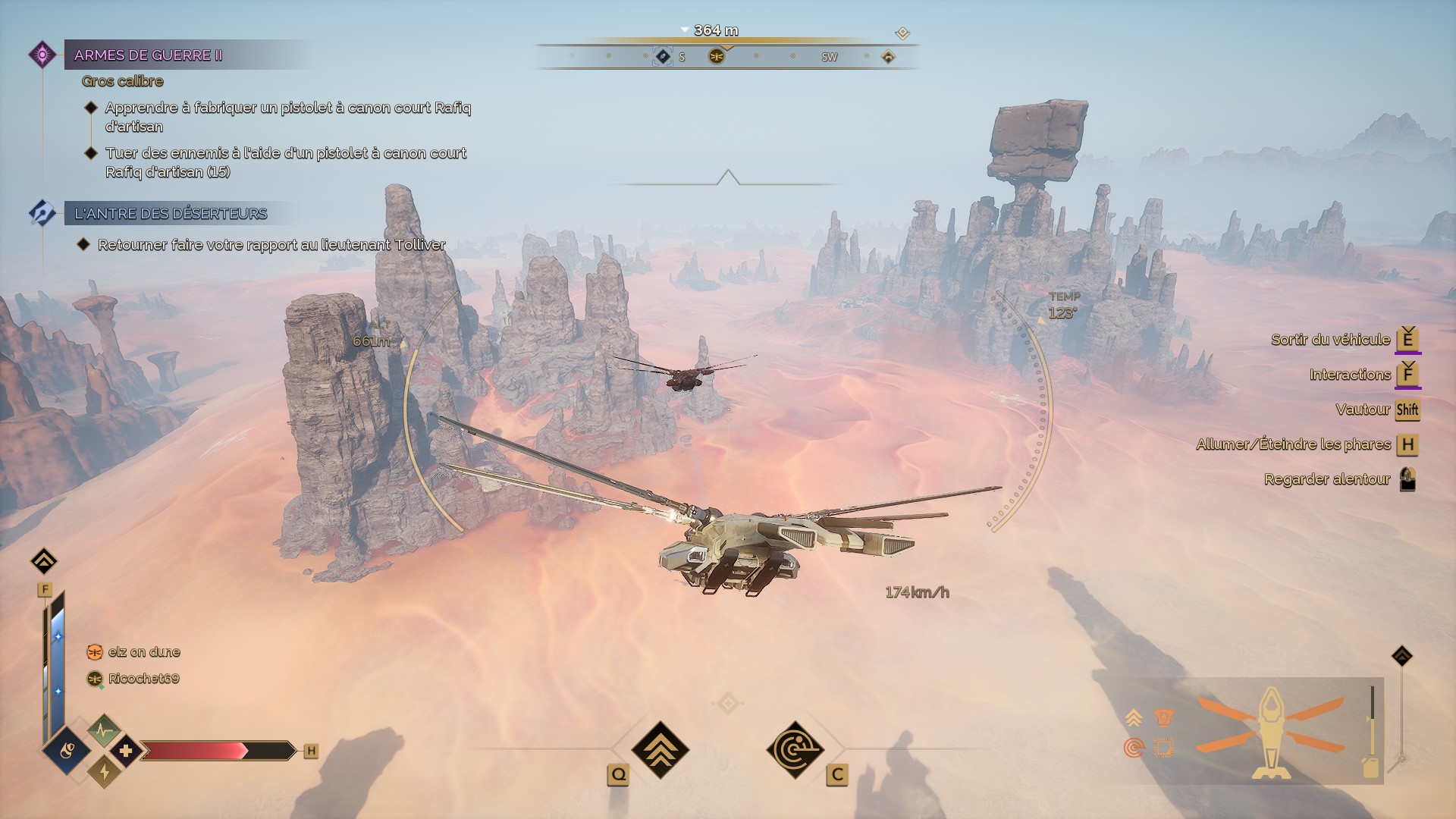This screenshot has width=1456, height=819.
Task: Select the base marker on the compass
Action: [x=888, y=57]
